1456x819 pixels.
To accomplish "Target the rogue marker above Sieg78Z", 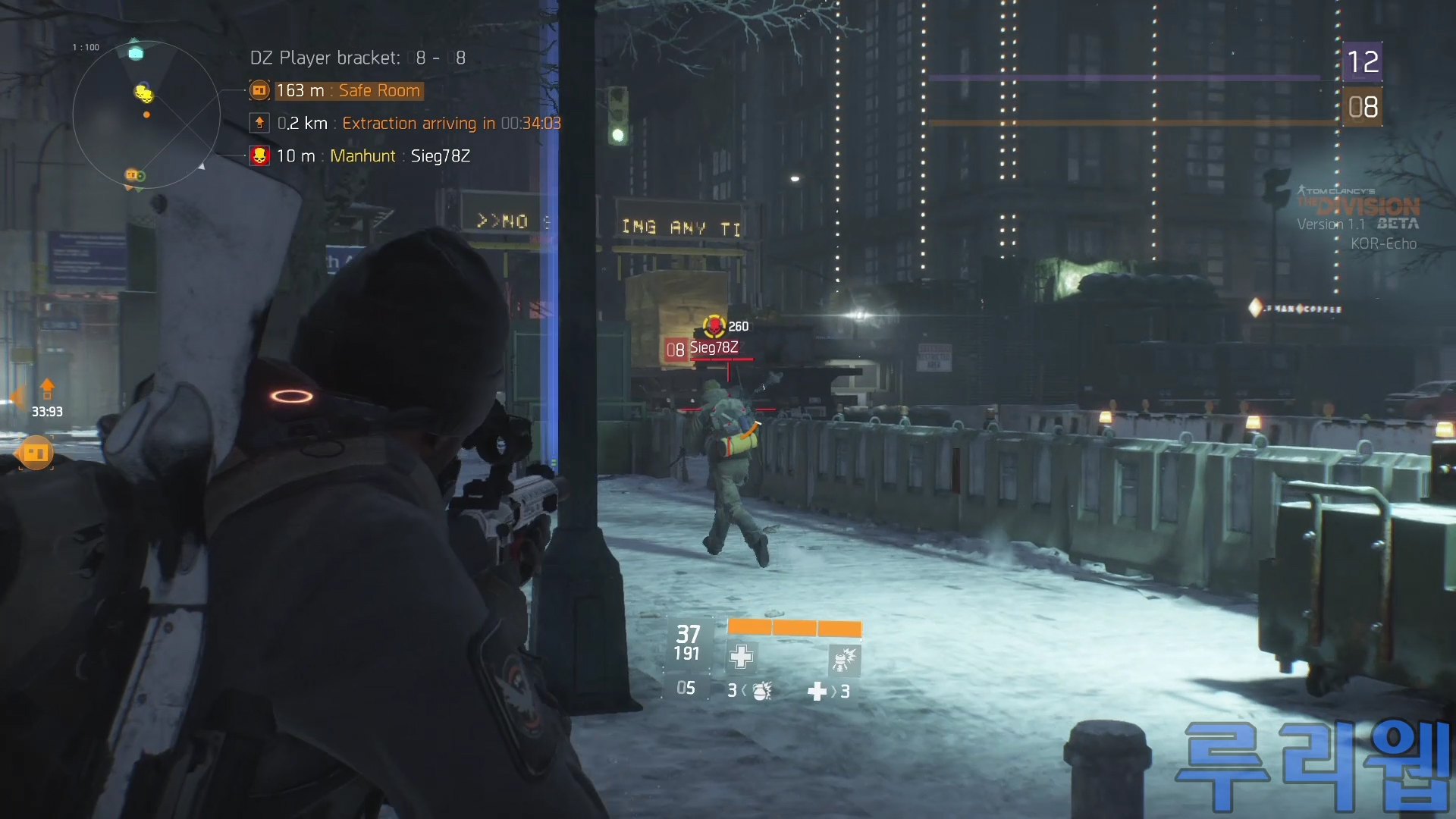I will (714, 326).
